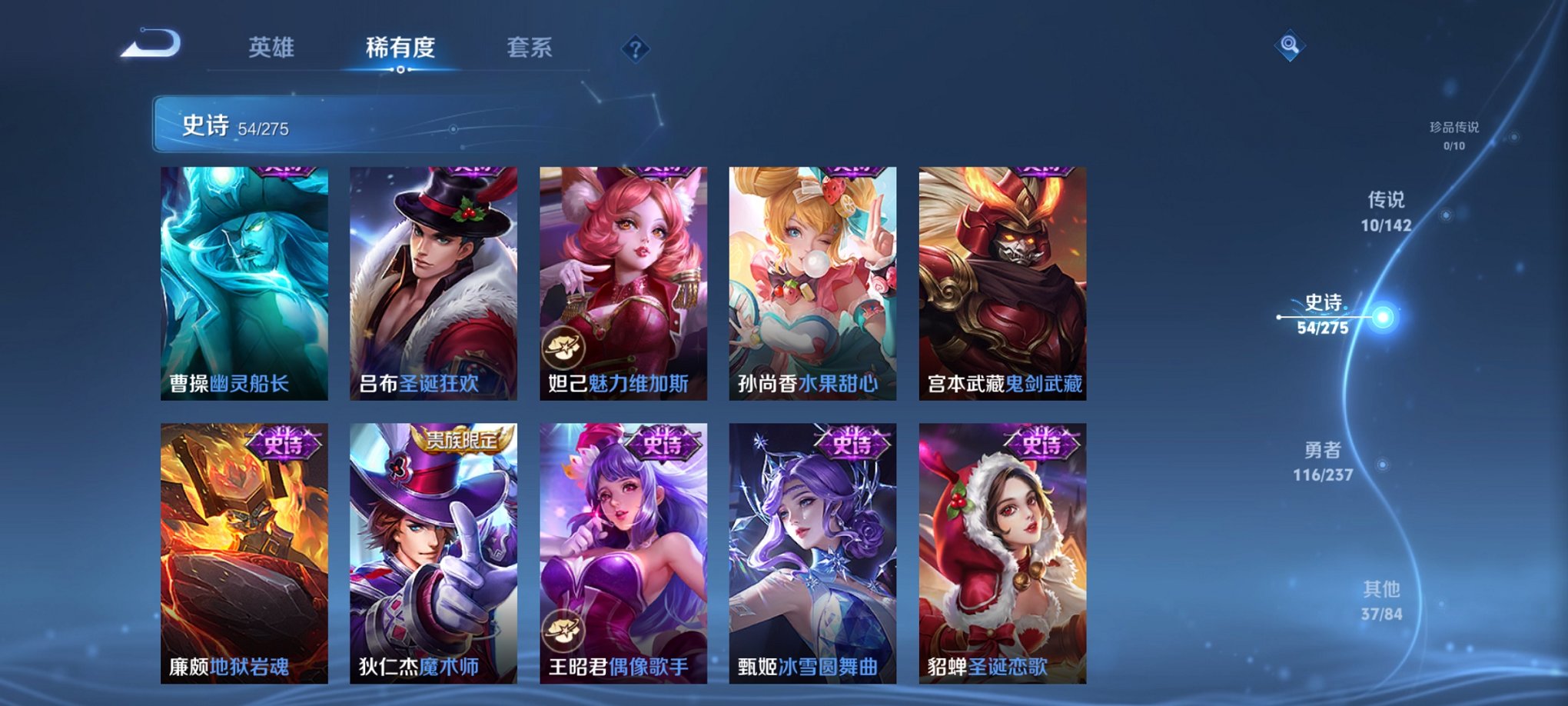Select the 稀有度 tab

[x=400, y=48]
